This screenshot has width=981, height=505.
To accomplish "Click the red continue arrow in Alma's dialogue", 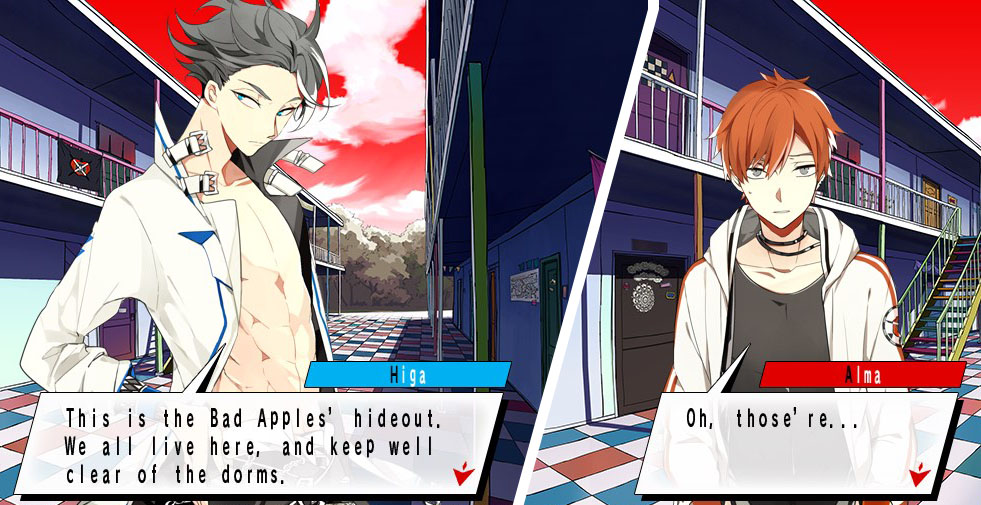I will click(x=918, y=473).
